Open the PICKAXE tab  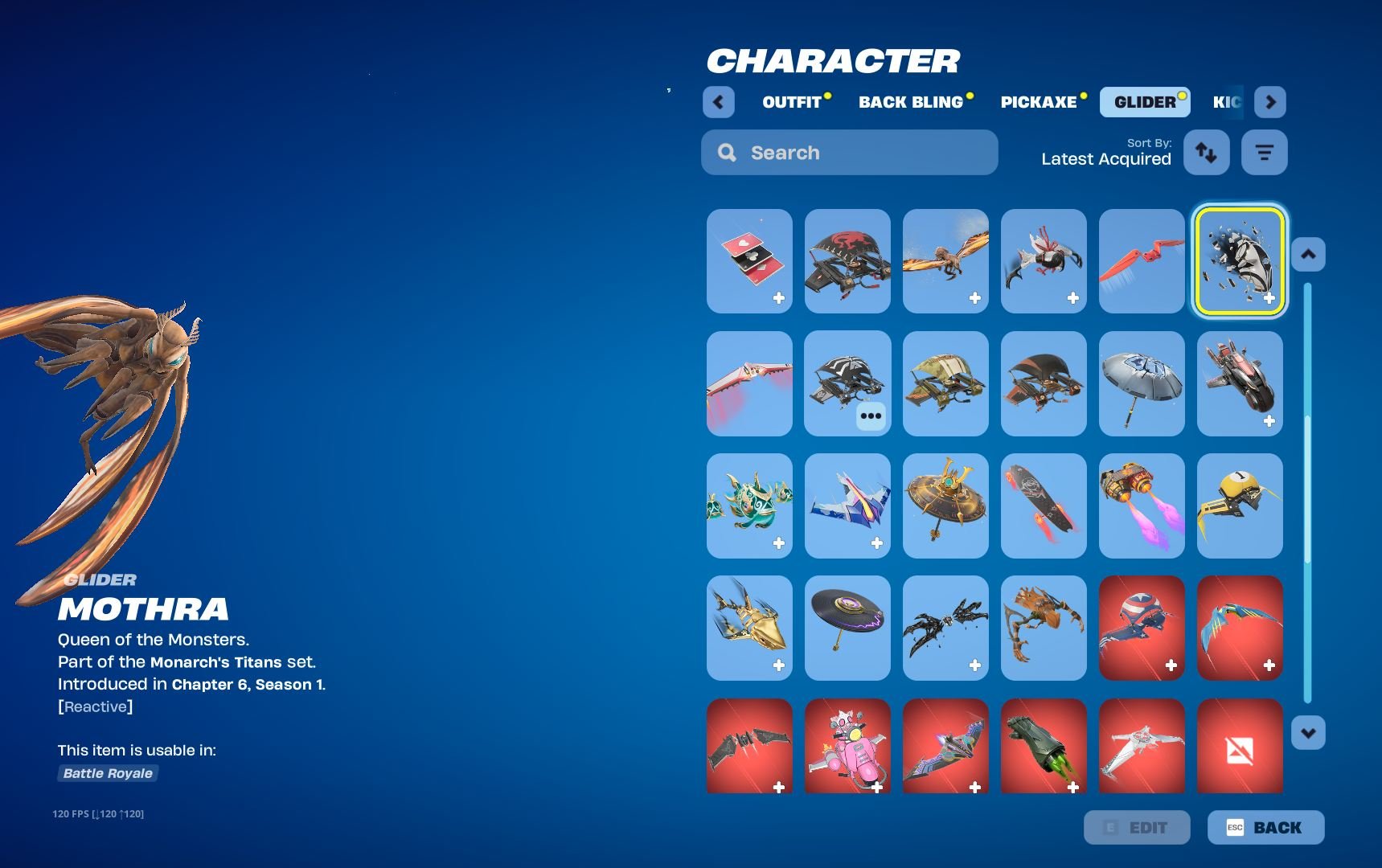(x=1039, y=102)
